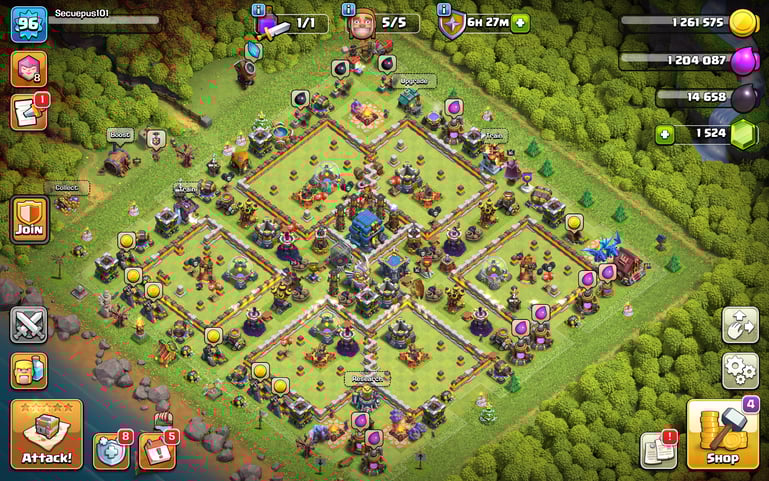Open the crossed swords battle log
The width and height of the screenshot is (769, 481).
(x=29, y=324)
